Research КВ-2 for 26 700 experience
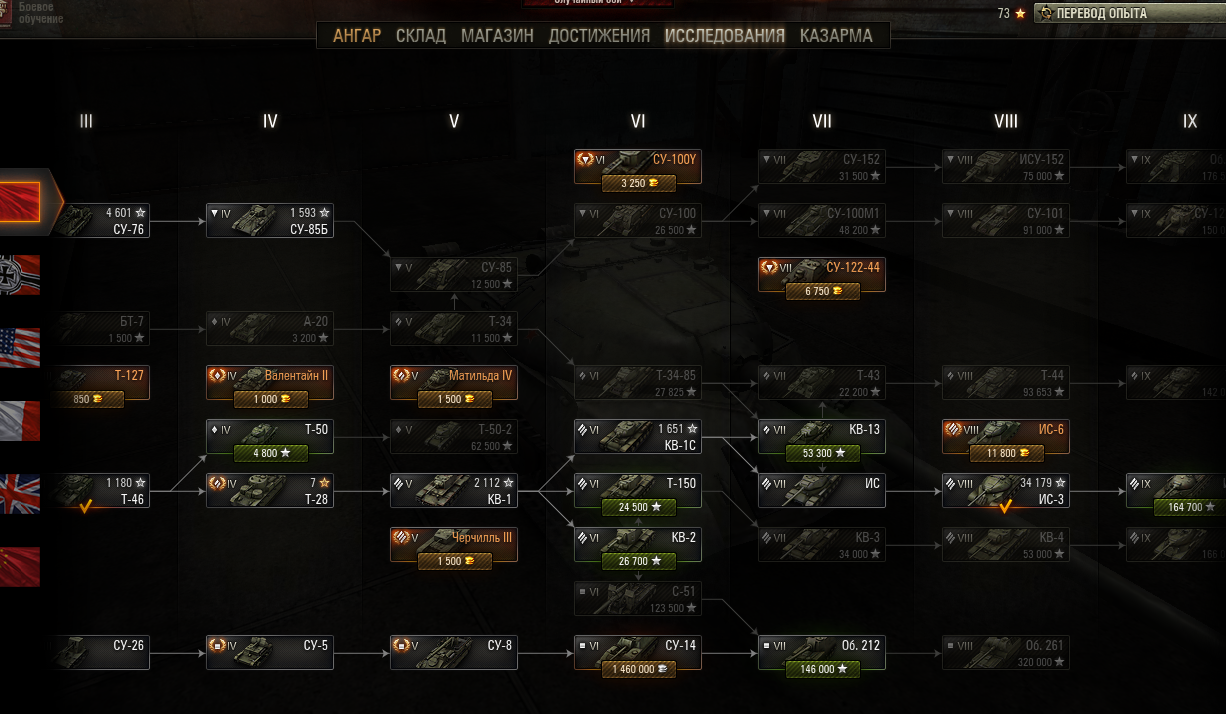 click(638, 561)
